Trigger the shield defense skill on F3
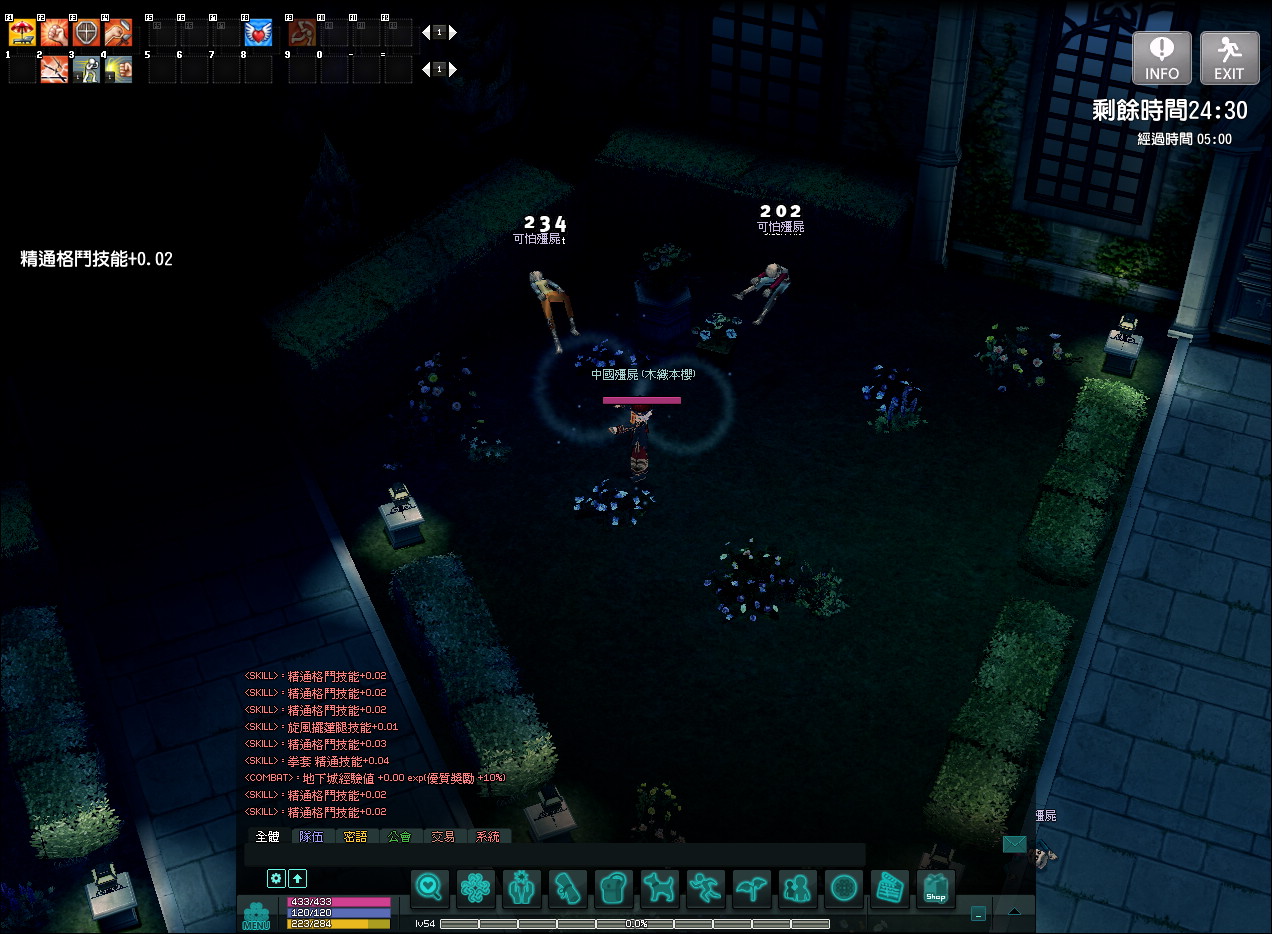This screenshot has height=934, width=1272. tap(87, 33)
